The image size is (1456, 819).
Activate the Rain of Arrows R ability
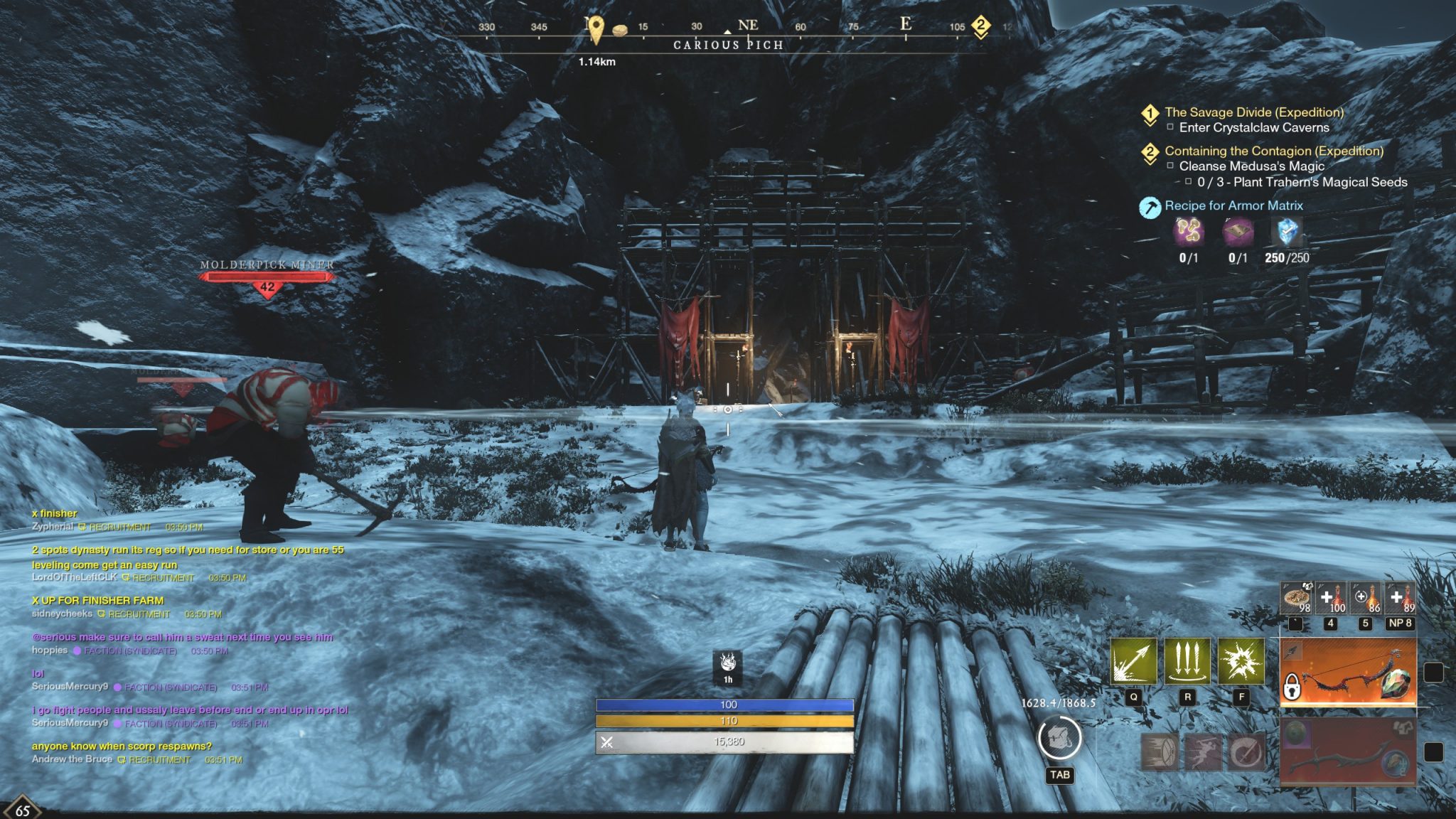point(1188,660)
